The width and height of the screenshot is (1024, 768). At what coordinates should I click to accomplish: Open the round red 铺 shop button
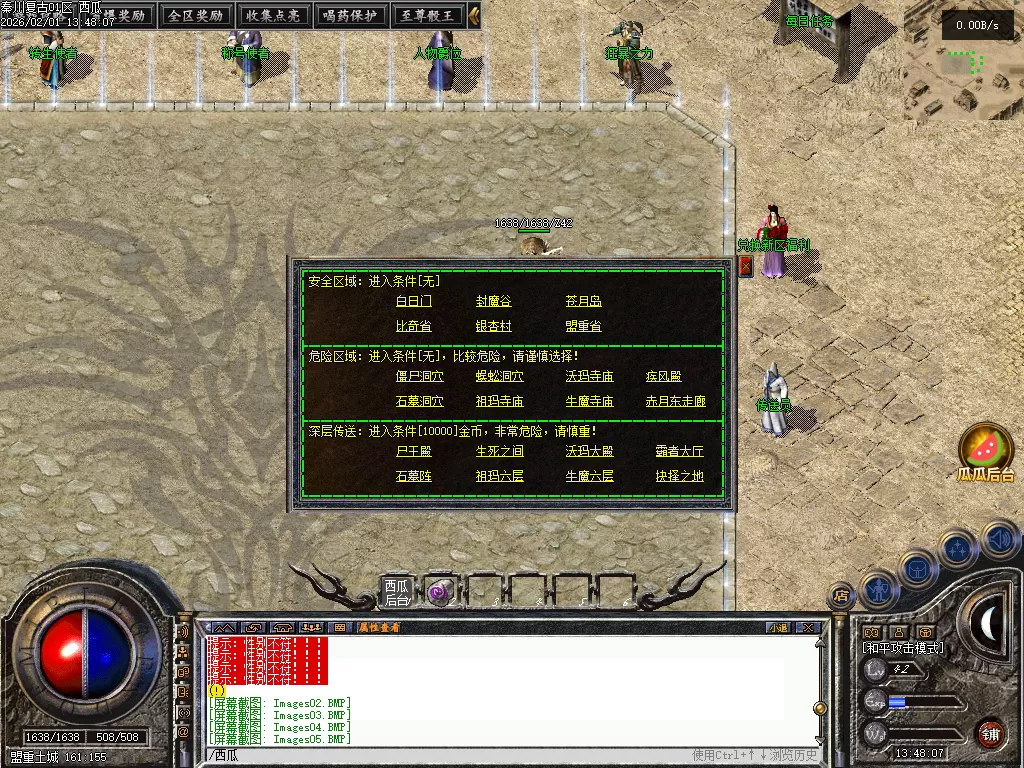pos(990,732)
